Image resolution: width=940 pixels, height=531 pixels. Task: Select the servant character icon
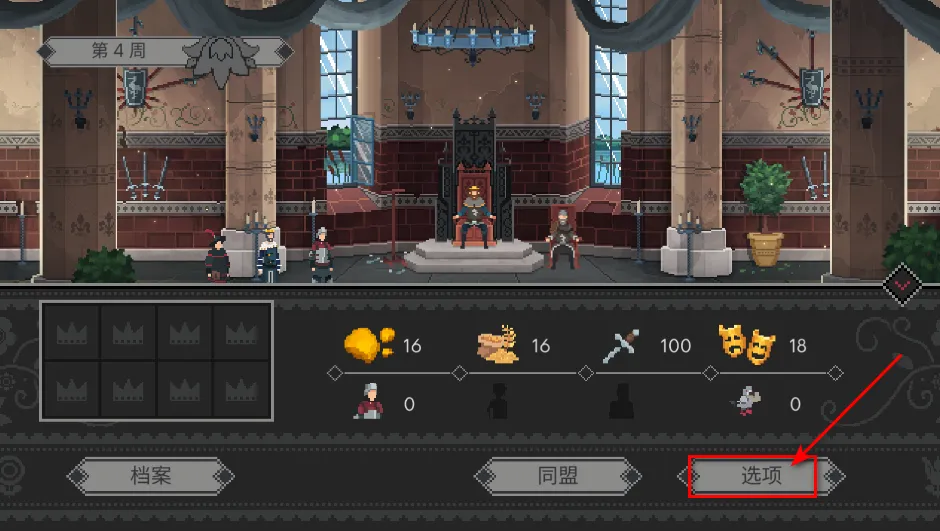click(x=367, y=403)
